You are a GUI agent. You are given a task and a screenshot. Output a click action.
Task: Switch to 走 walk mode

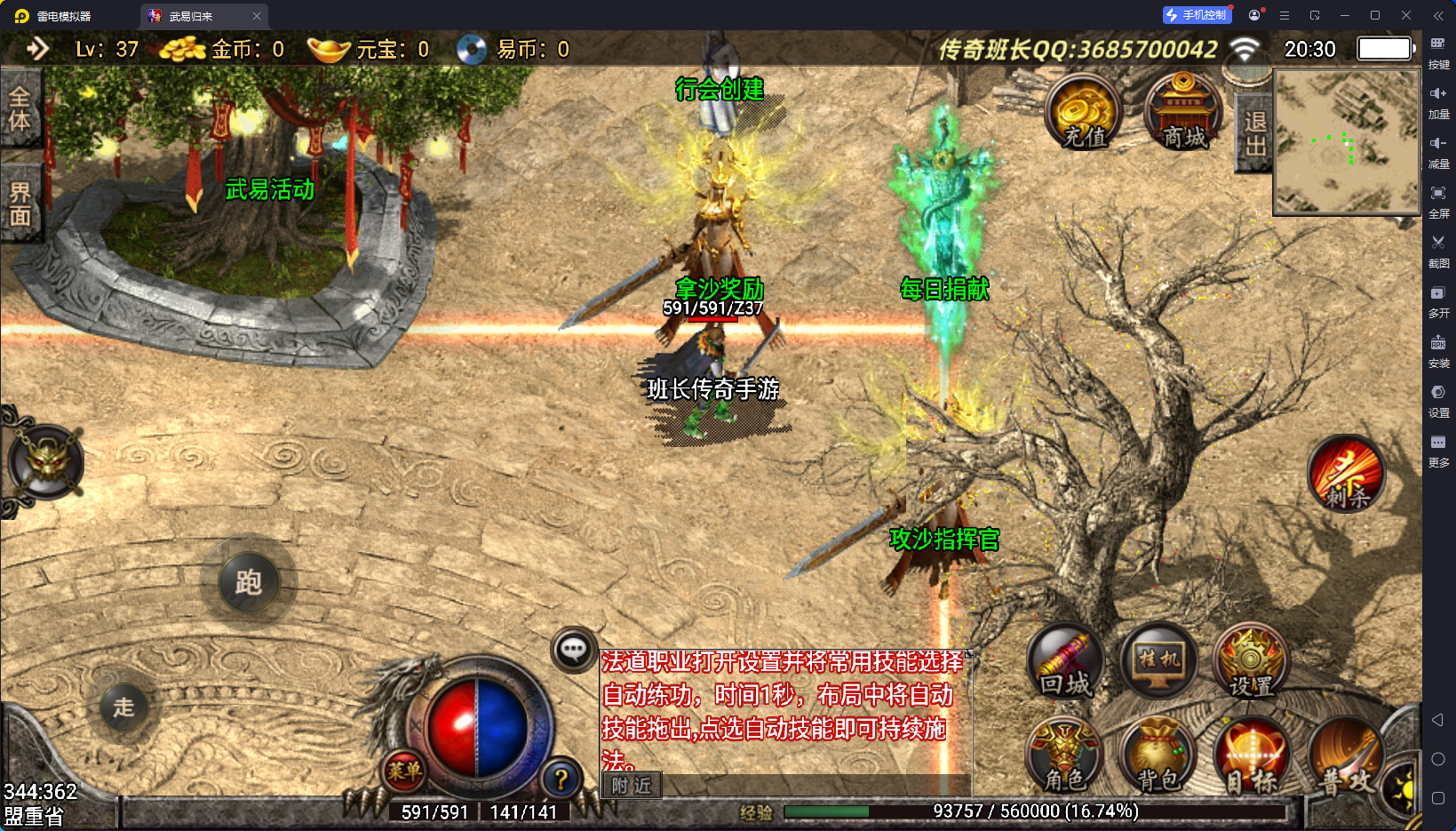pos(123,707)
